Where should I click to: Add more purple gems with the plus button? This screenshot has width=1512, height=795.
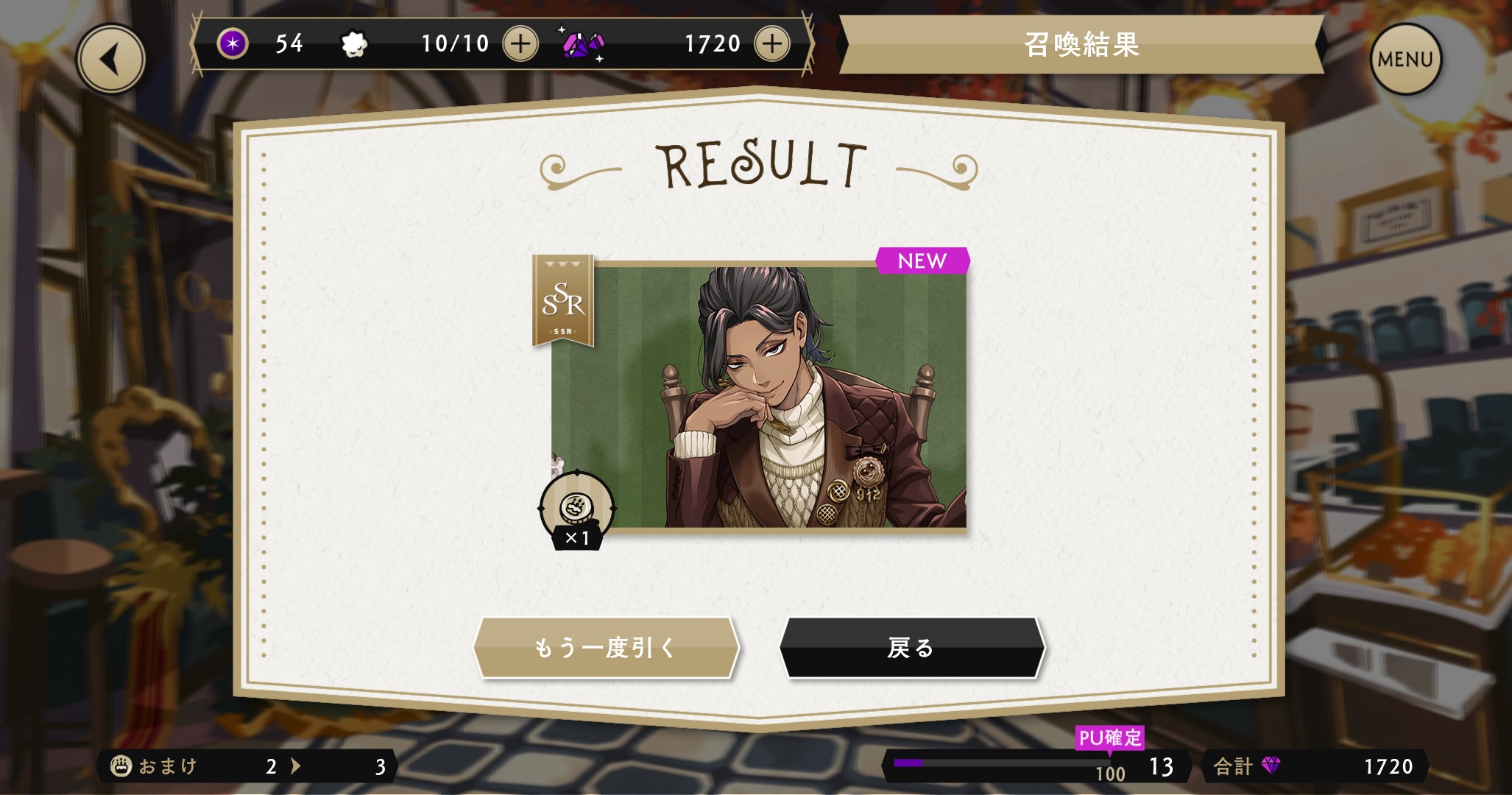tap(771, 43)
